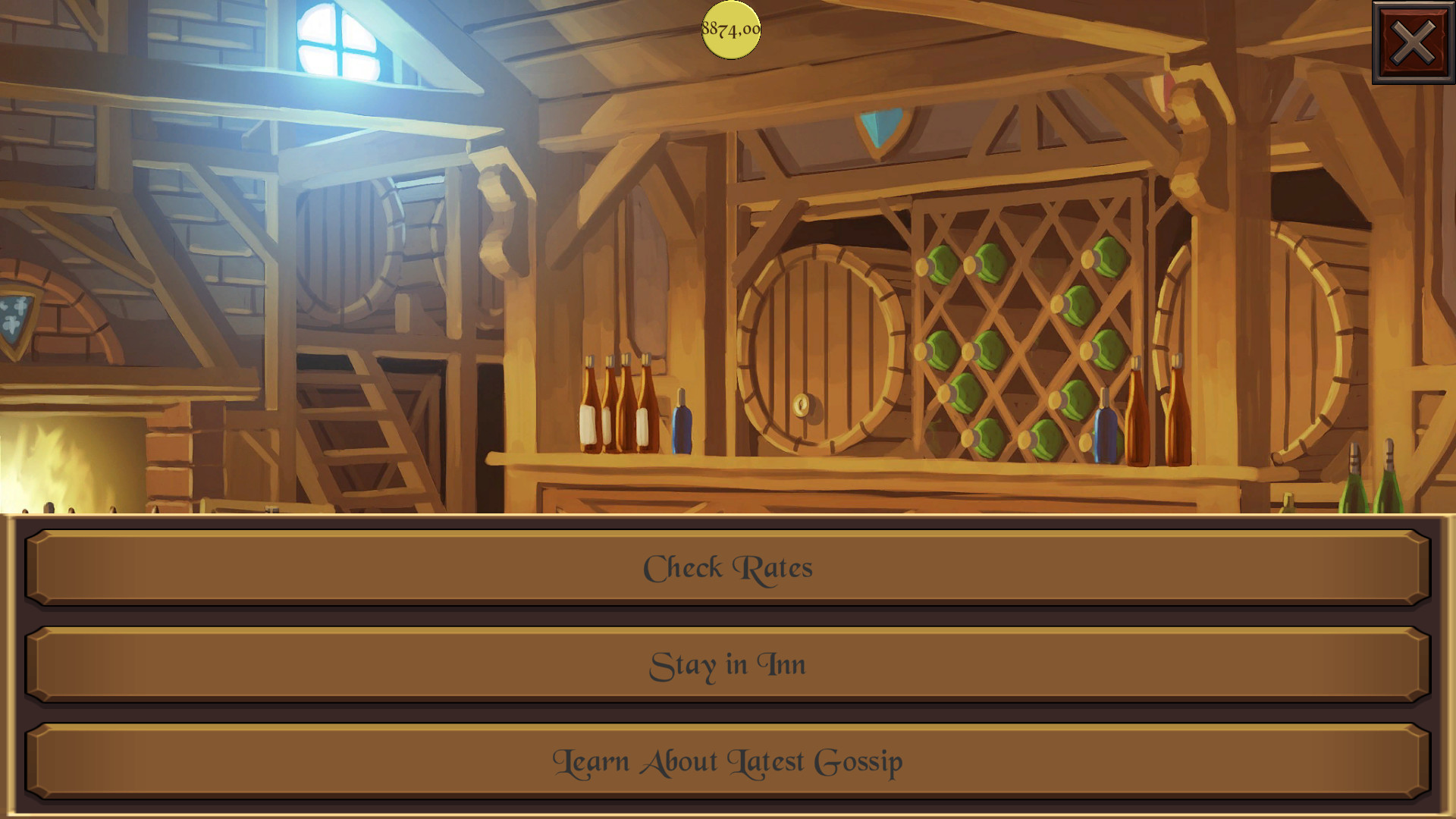Image resolution: width=1456 pixels, height=819 pixels.
Task: Select the blue bottle on the bar shelf
Action: (682, 425)
